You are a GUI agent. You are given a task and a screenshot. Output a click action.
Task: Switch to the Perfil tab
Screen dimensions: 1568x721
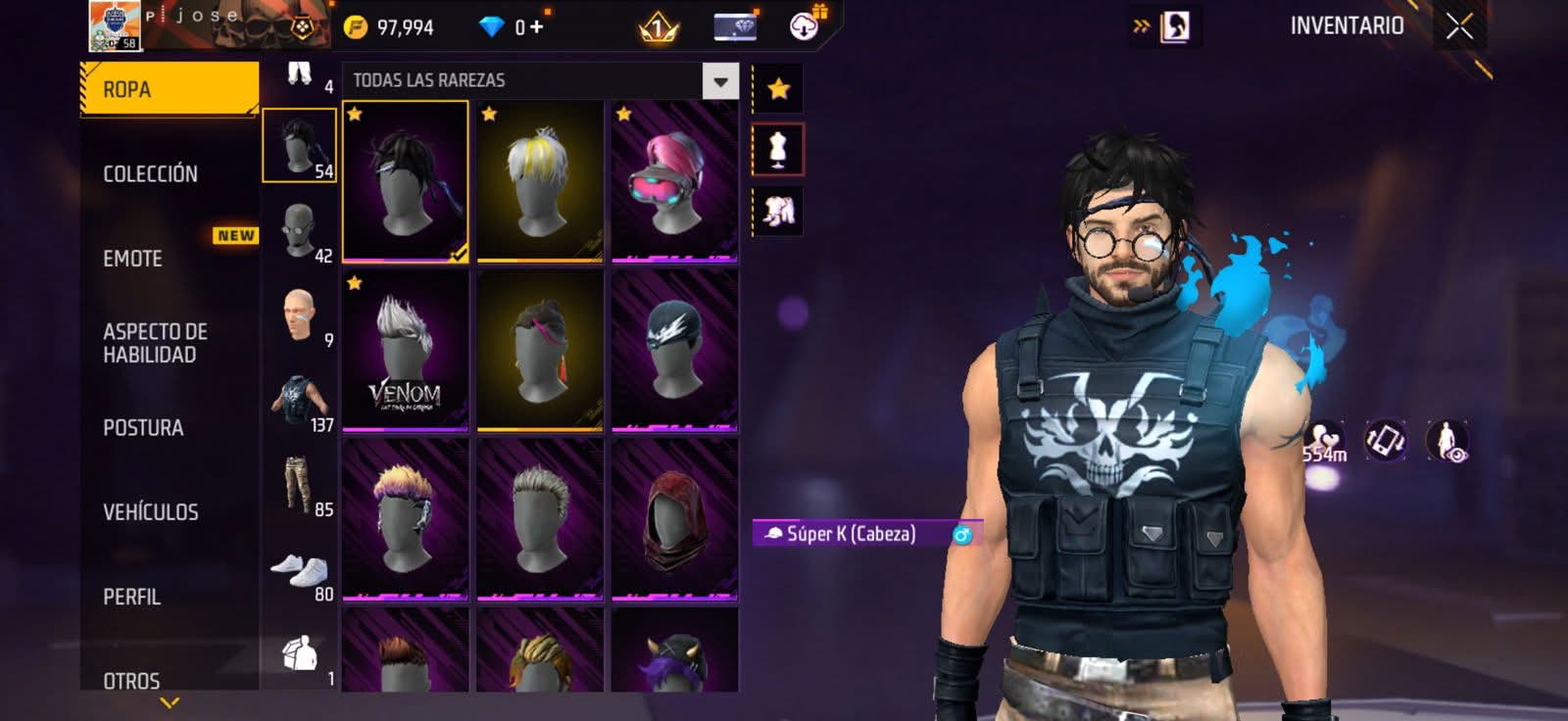131,597
